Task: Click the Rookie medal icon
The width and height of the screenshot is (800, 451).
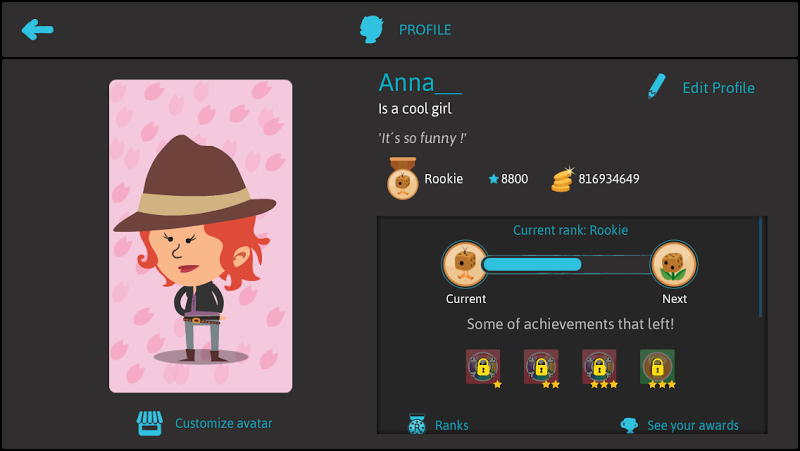Action: (x=402, y=179)
